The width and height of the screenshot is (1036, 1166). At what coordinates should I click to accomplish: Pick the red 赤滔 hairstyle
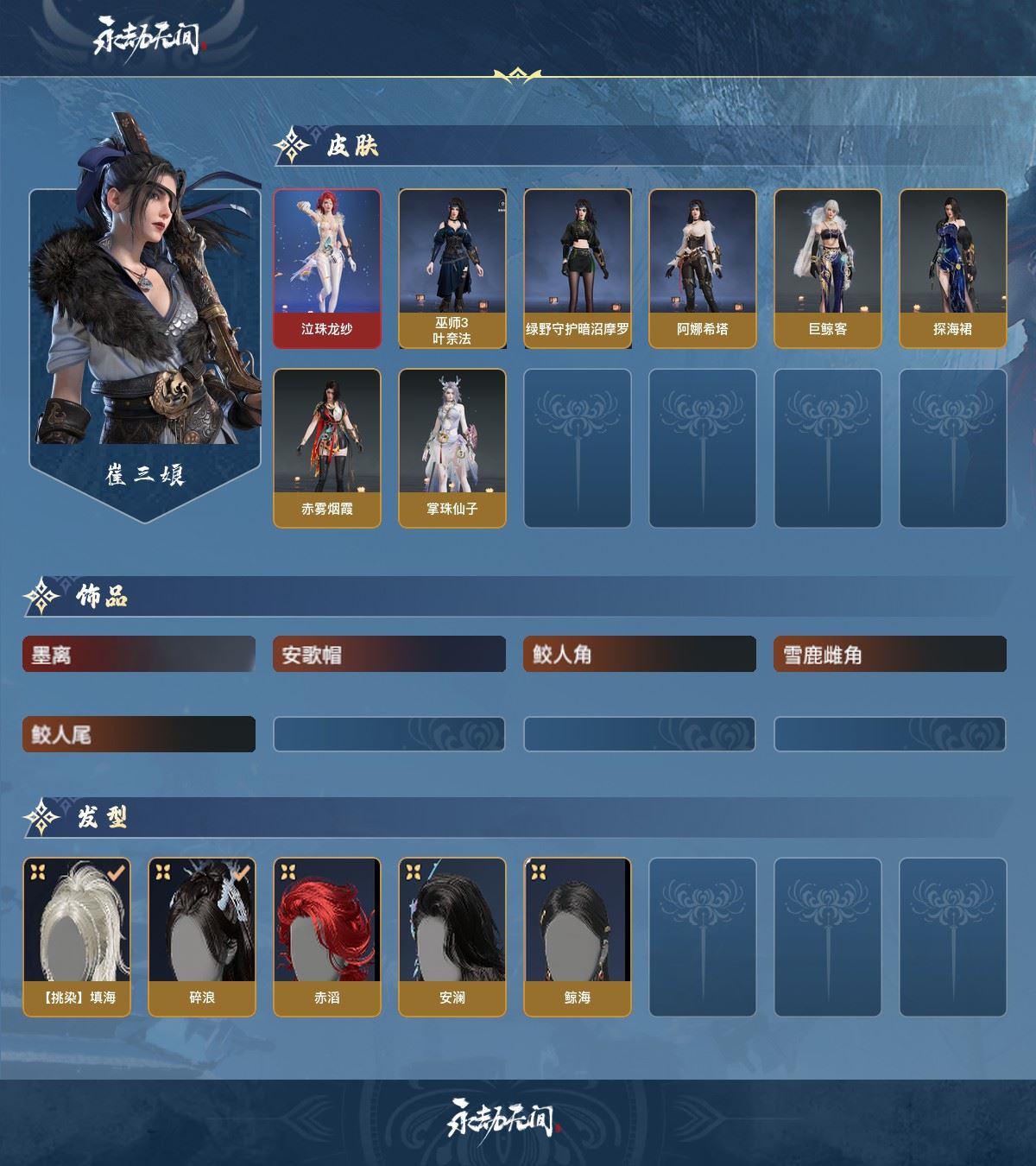tap(327, 936)
